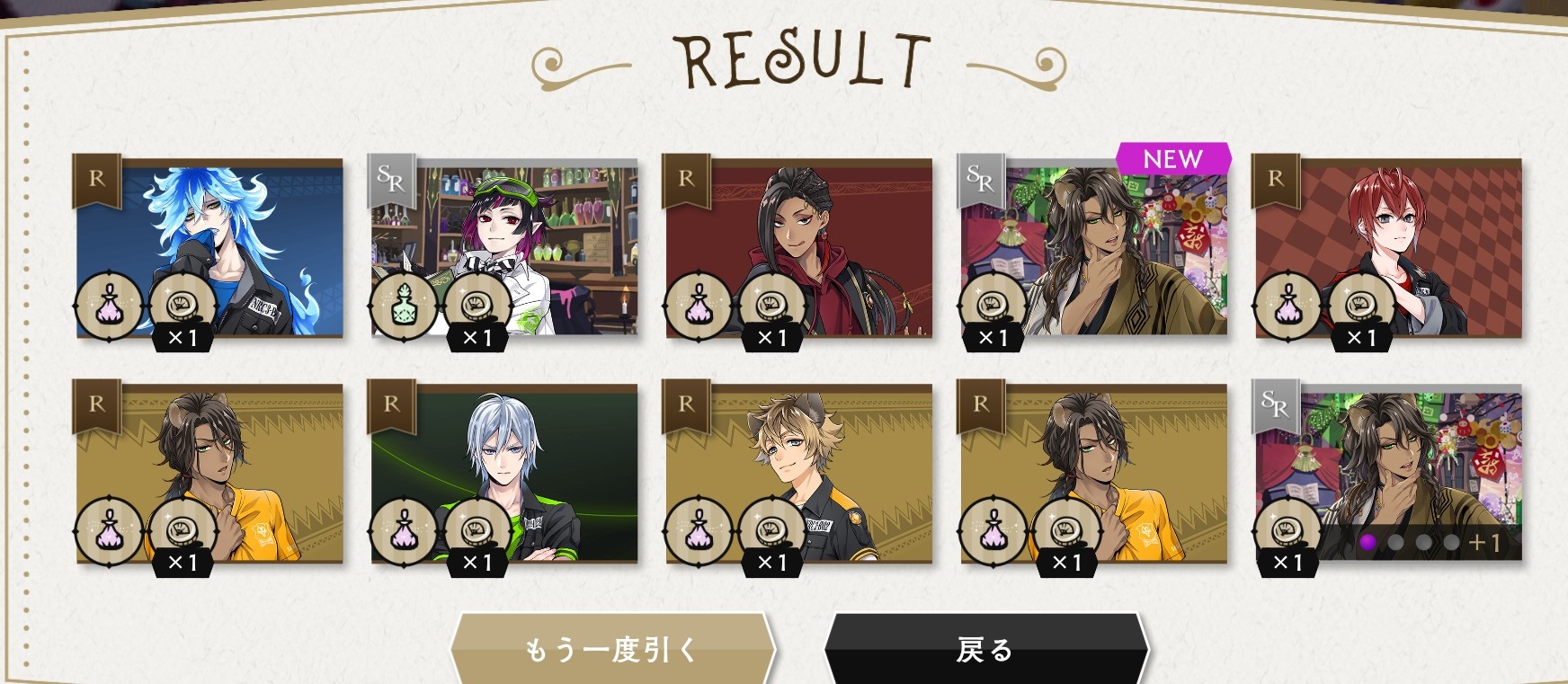Draw again with もう一度引く button
This screenshot has width=1568, height=684.
coord(610,649)
